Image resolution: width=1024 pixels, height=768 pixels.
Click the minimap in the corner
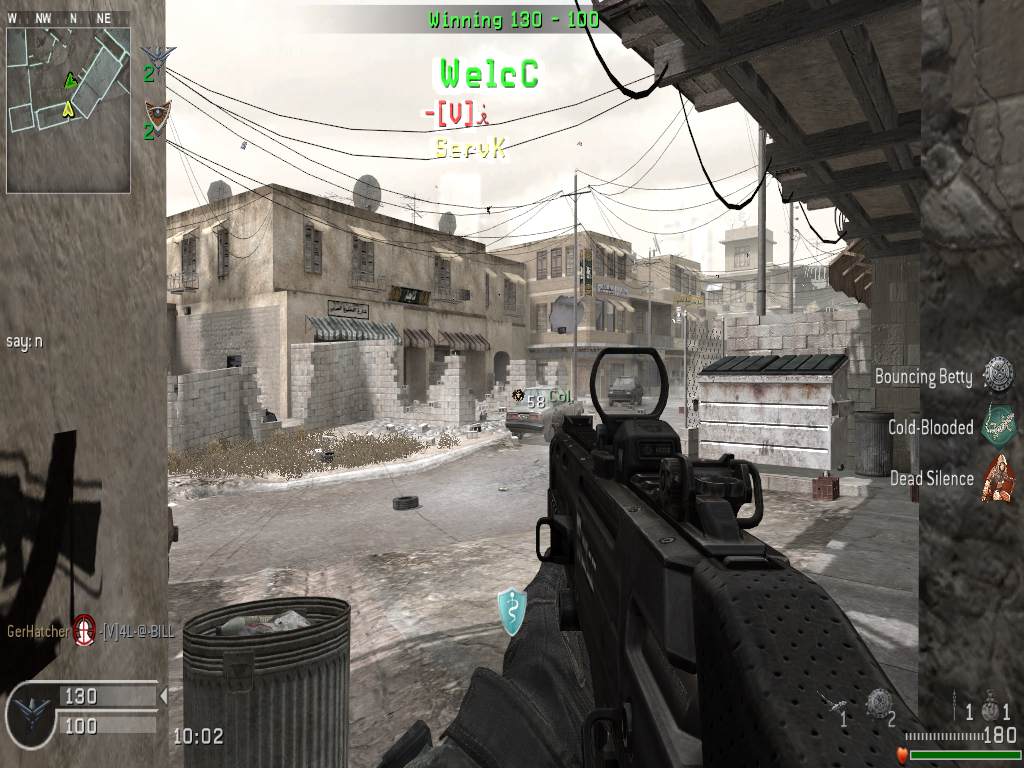tap(68, 110)
